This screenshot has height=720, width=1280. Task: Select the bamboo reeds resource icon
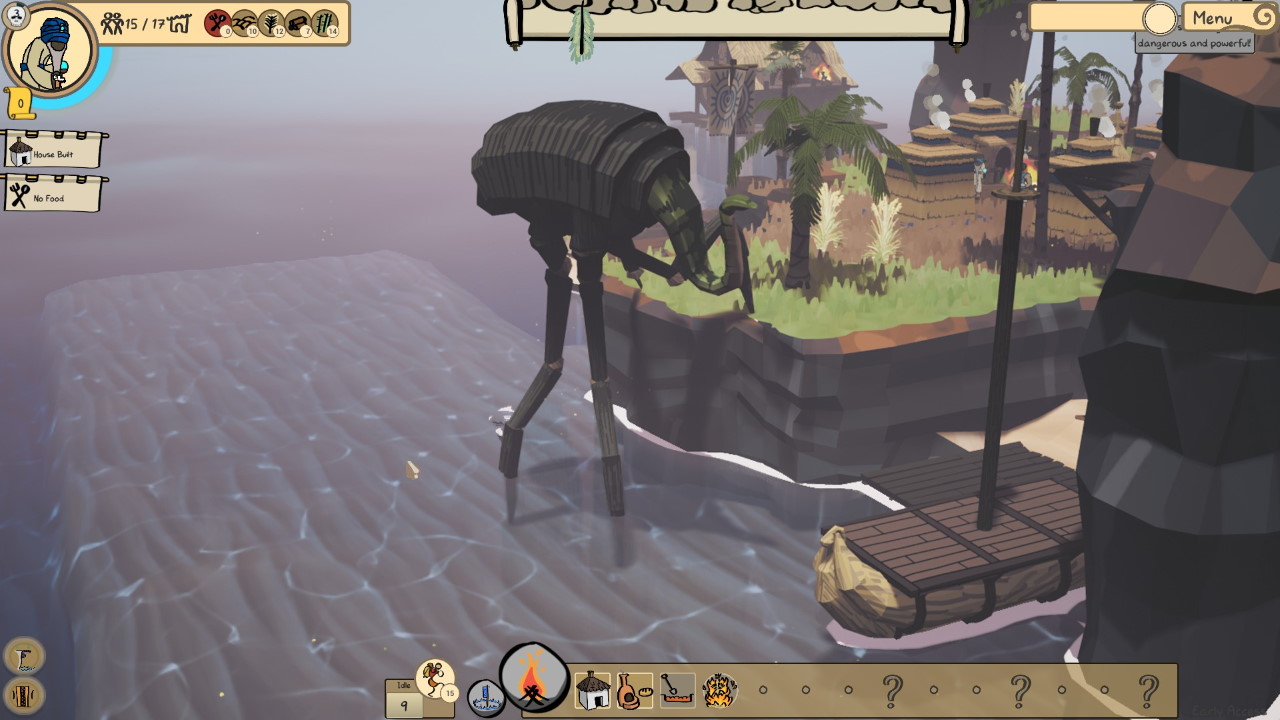click(x=325, y=23)
